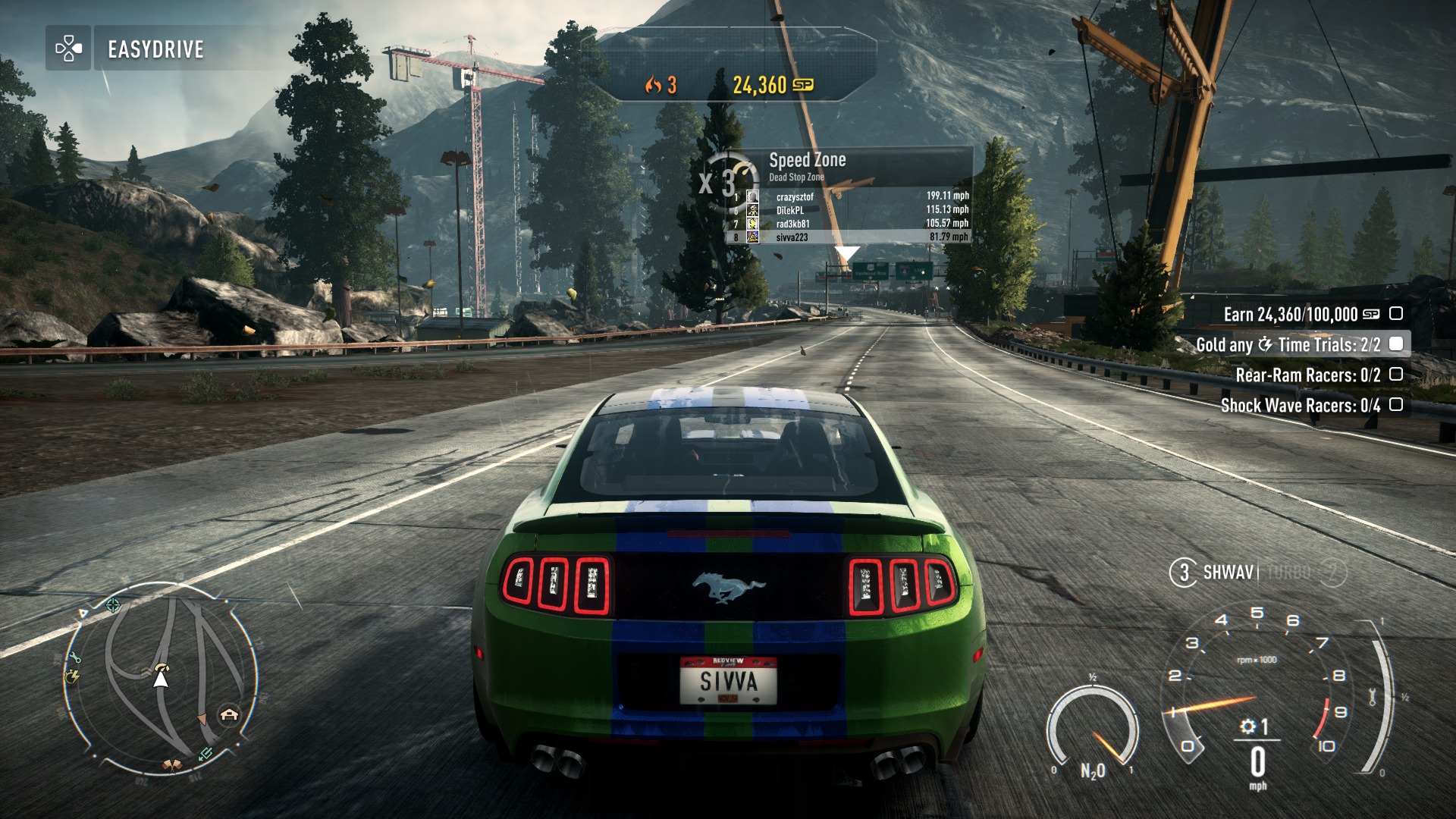
Task: Select the Gold Time Trials objective
Action: click(x=1298, y=344)
